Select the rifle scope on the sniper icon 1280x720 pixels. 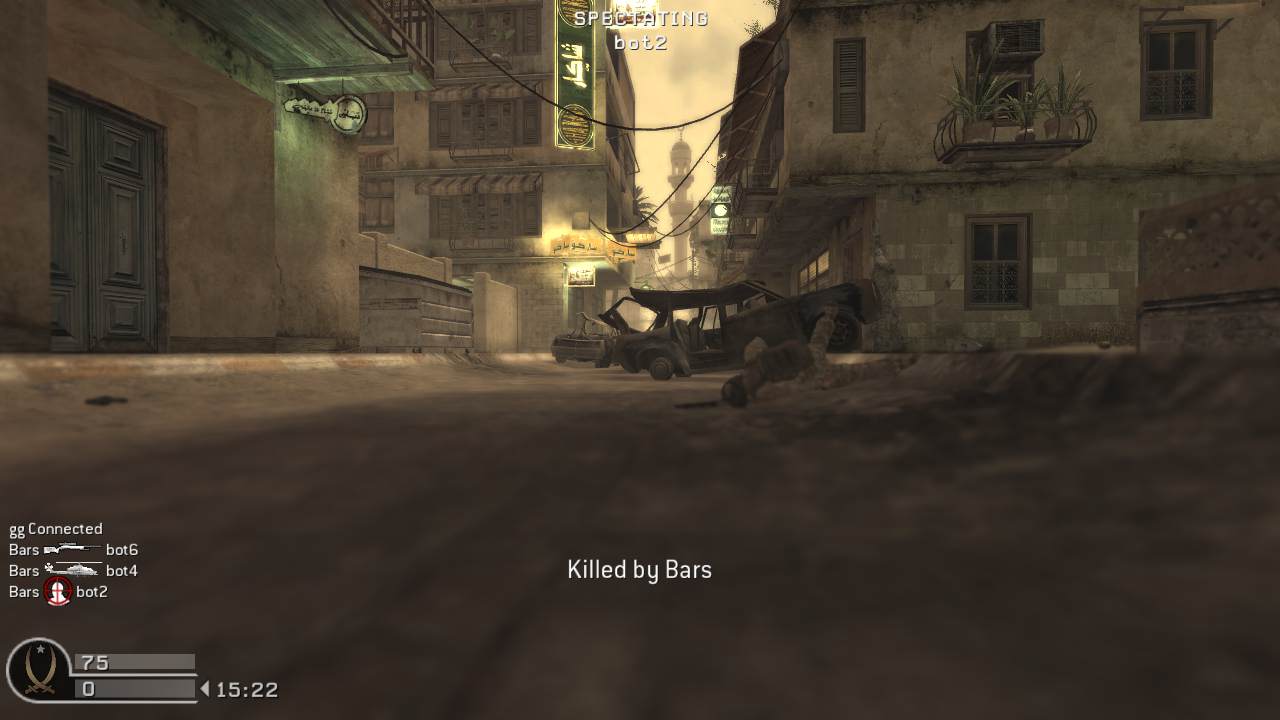(67, 543)
